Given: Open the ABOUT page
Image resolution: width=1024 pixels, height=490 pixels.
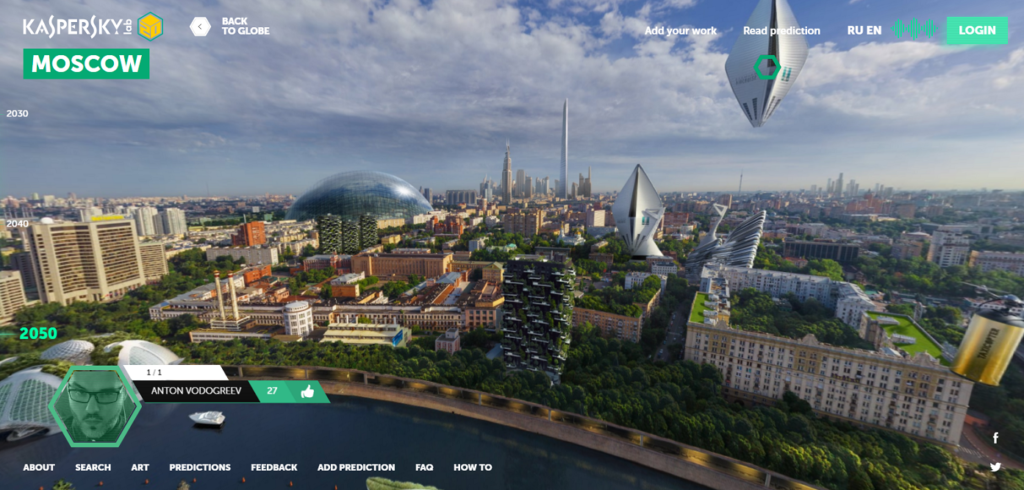Looking at the screenshot, I should coord(39,467).
